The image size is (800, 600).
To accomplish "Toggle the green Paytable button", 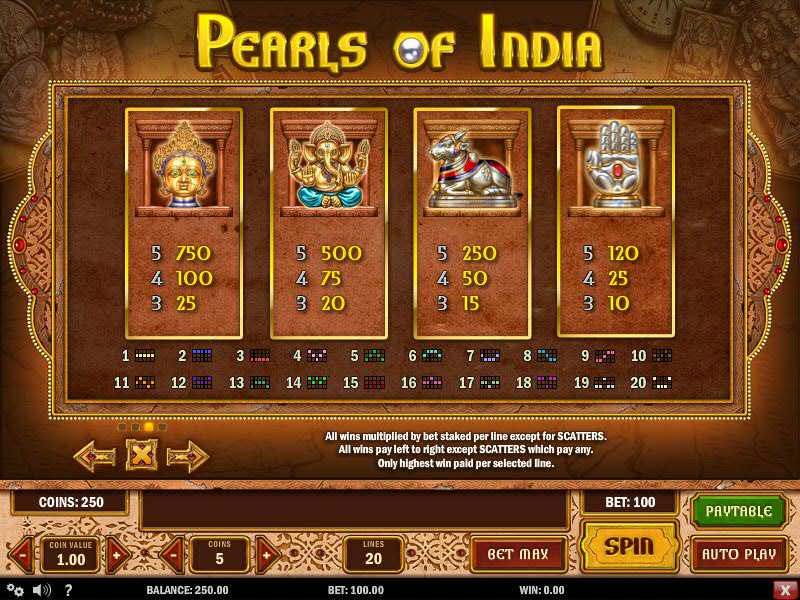I will click(739, 511).
